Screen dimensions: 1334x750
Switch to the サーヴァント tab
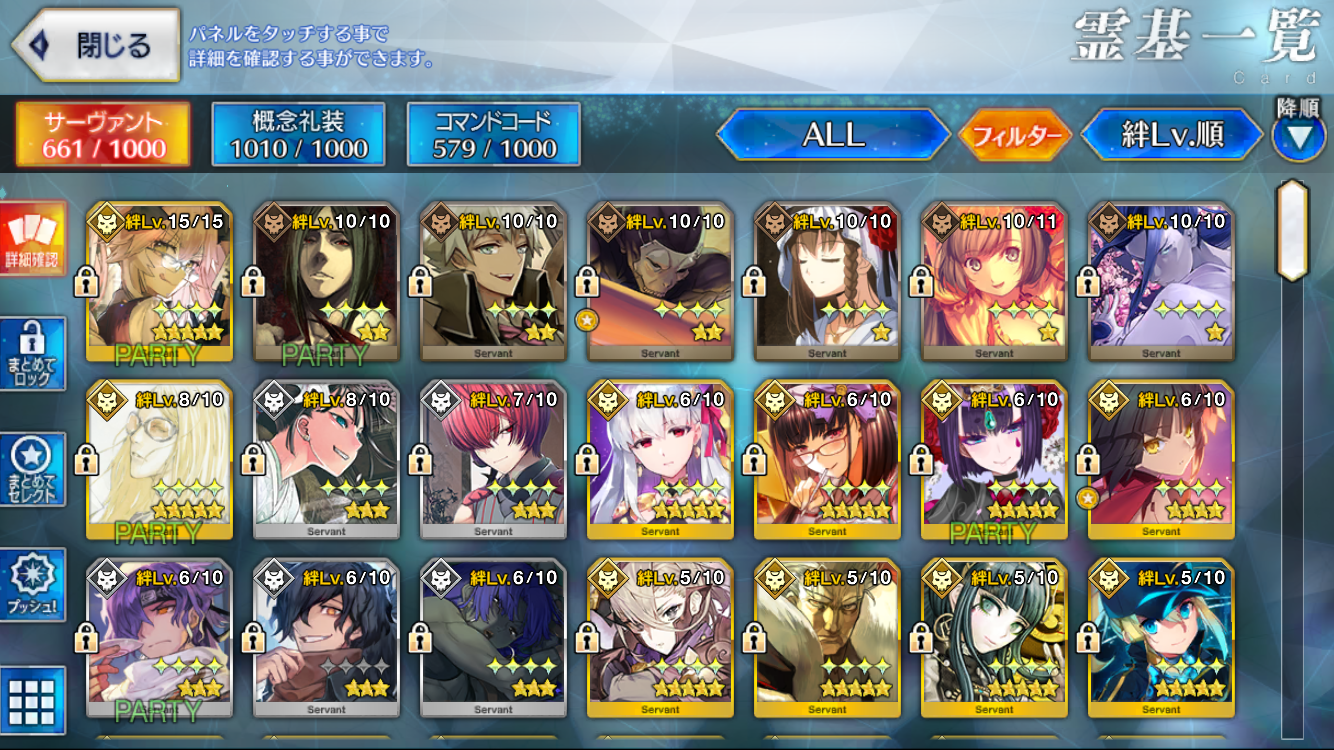(x=103, y=135)
